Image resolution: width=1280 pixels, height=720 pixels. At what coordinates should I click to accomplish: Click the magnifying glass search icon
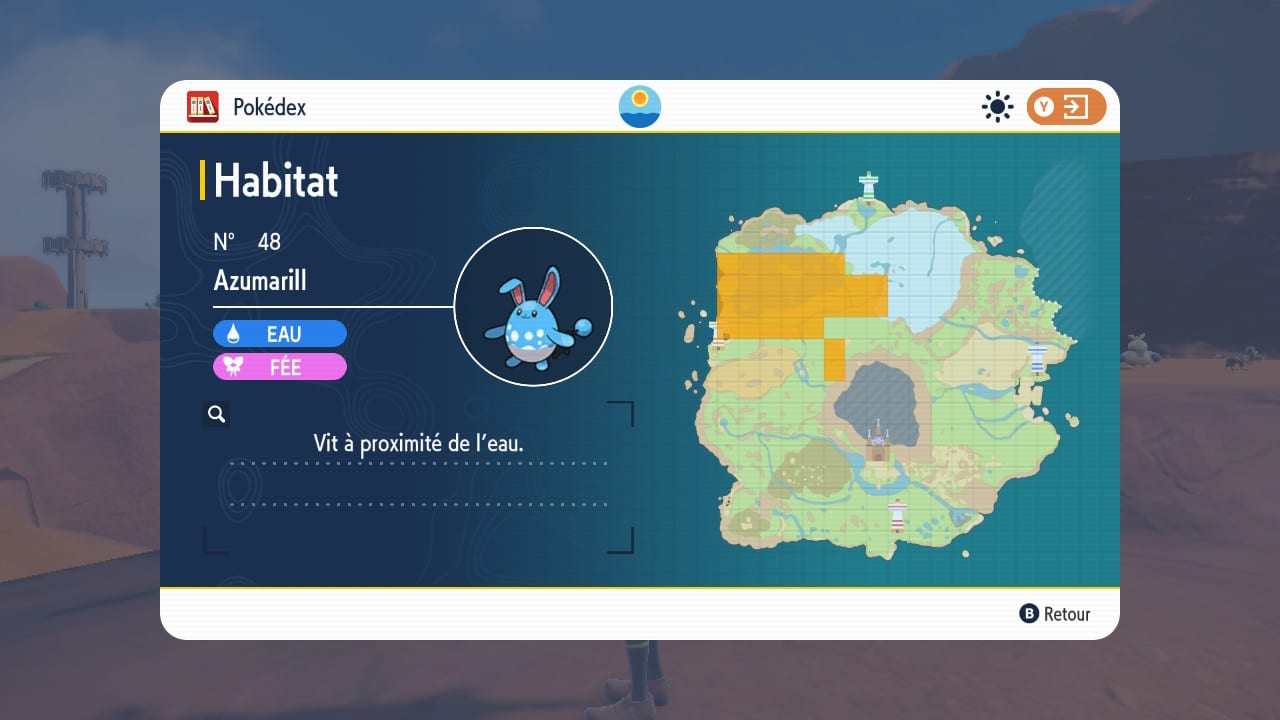[216, 413]
